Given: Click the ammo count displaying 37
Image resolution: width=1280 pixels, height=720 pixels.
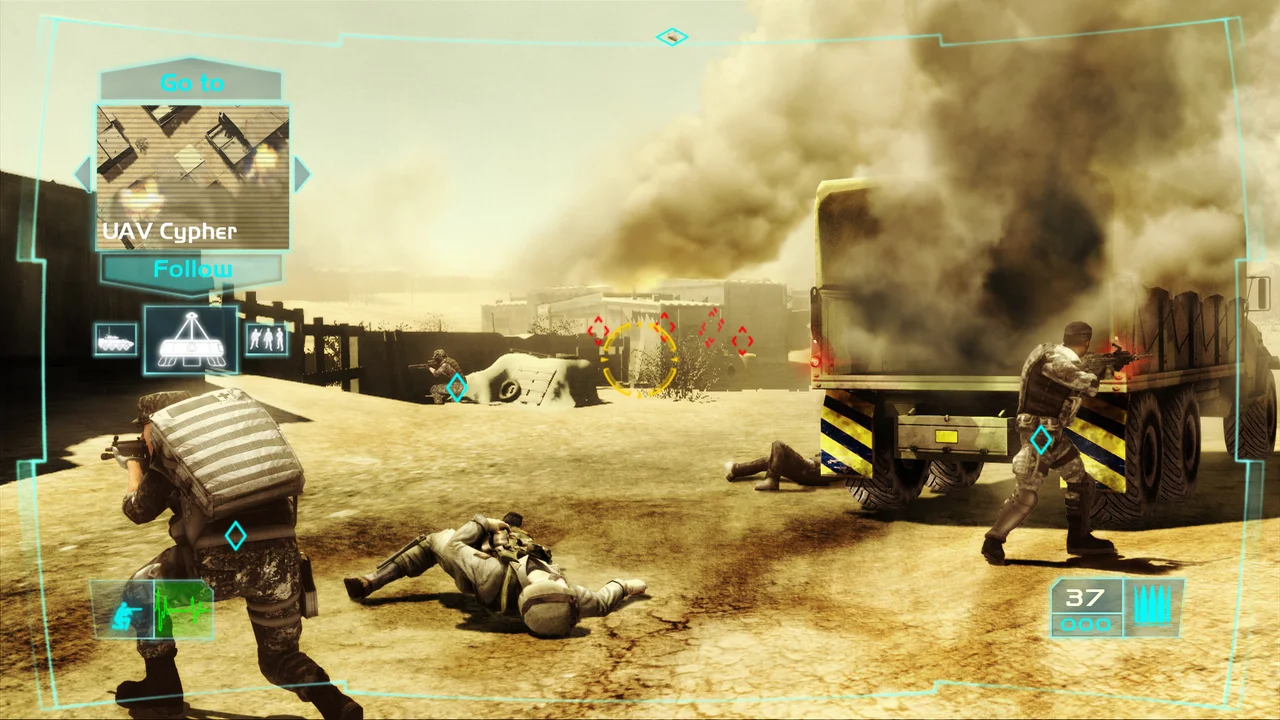Looking at the screenshot, I should point(1083,597).
